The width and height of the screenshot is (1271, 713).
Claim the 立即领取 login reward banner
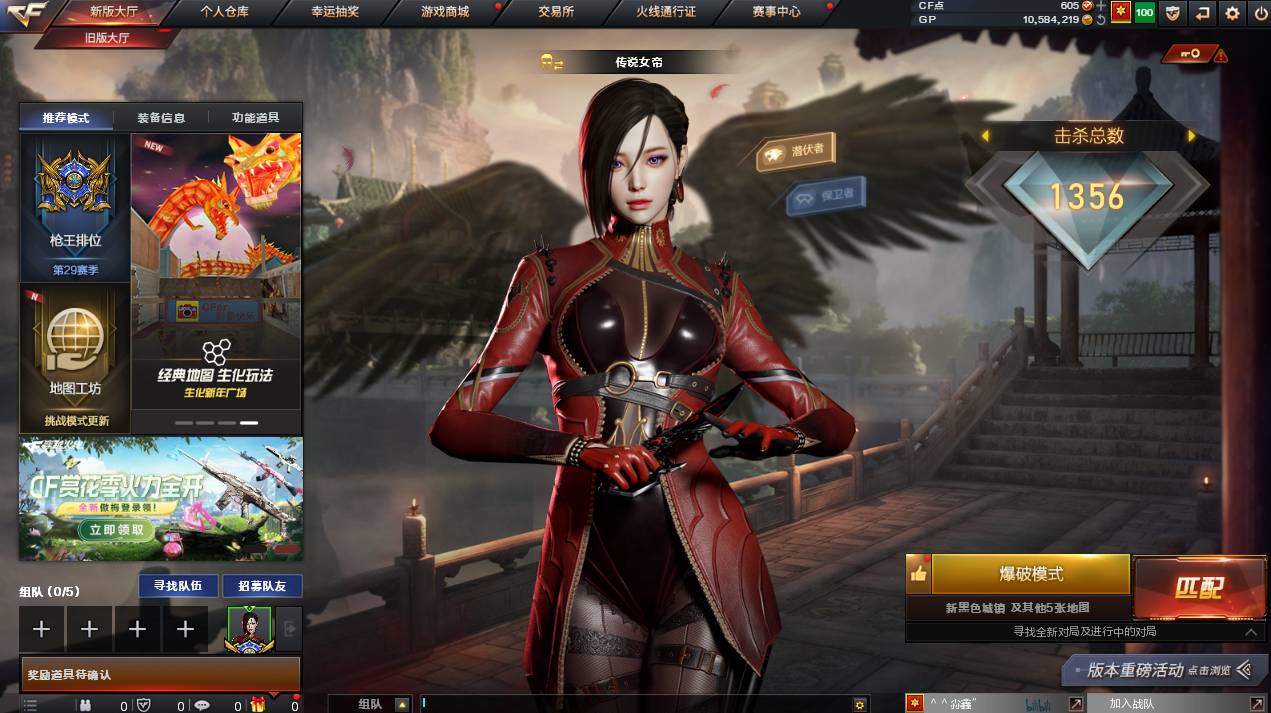tap(116, 530)
